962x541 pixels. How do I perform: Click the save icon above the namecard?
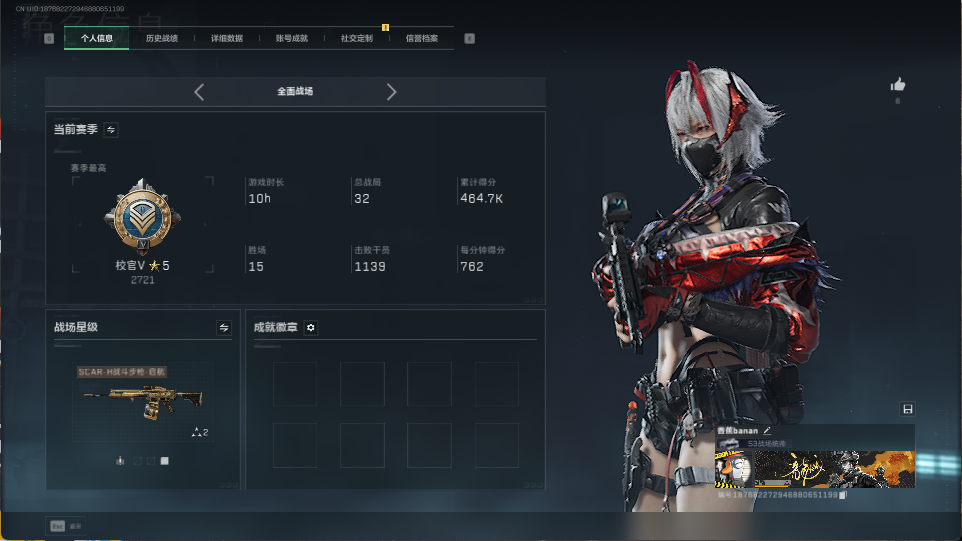[907, 409]
